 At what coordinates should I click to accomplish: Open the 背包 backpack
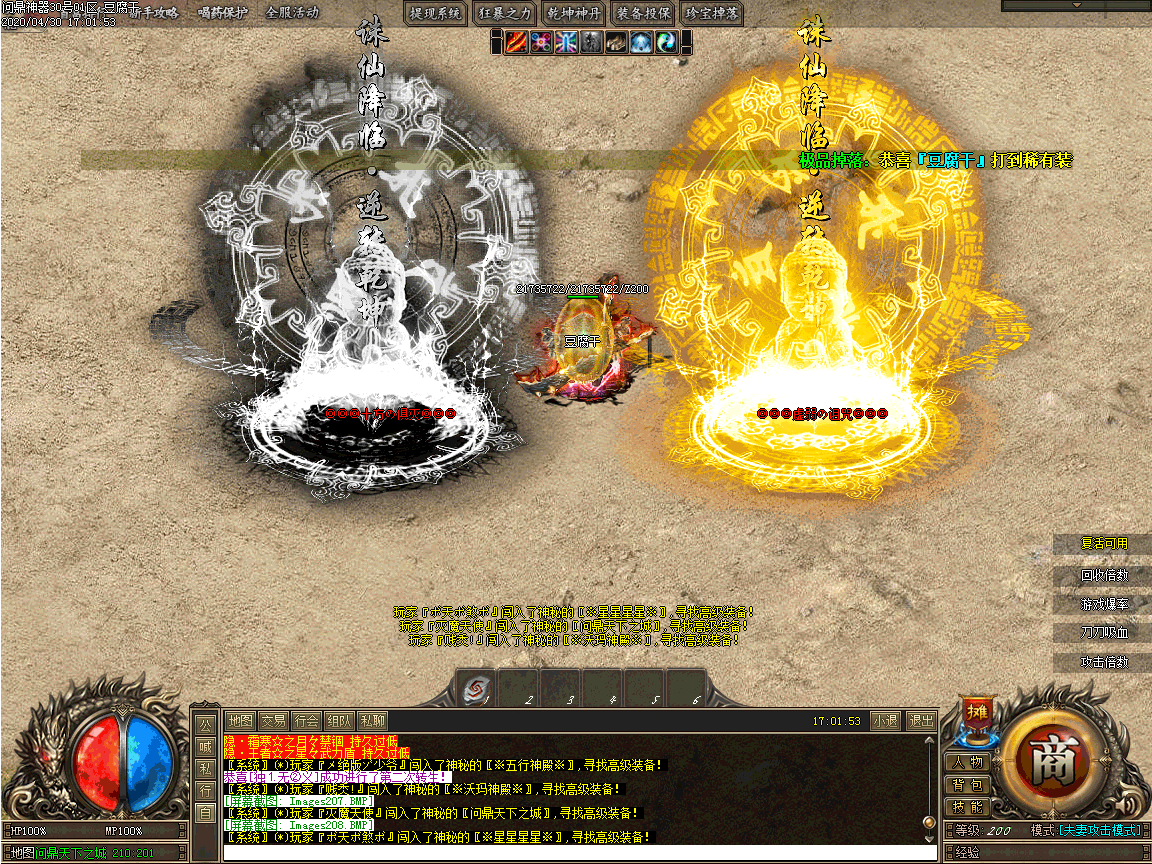click(967, 785)
